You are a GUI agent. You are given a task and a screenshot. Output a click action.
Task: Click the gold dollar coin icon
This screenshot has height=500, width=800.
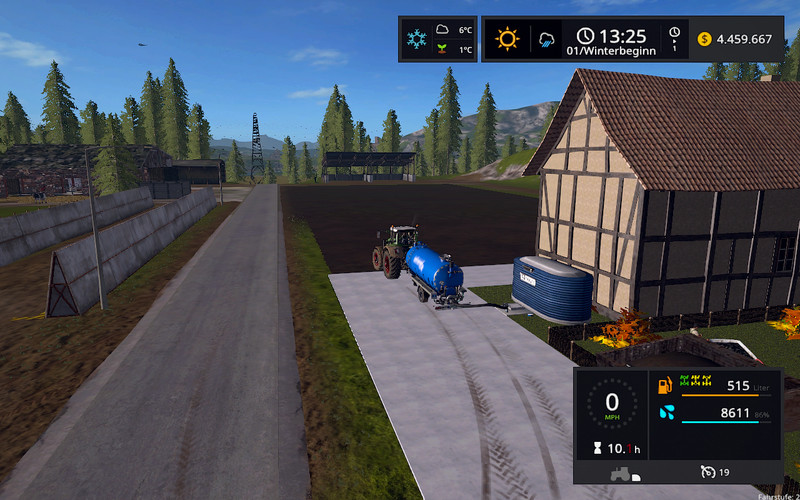(704, 39)
